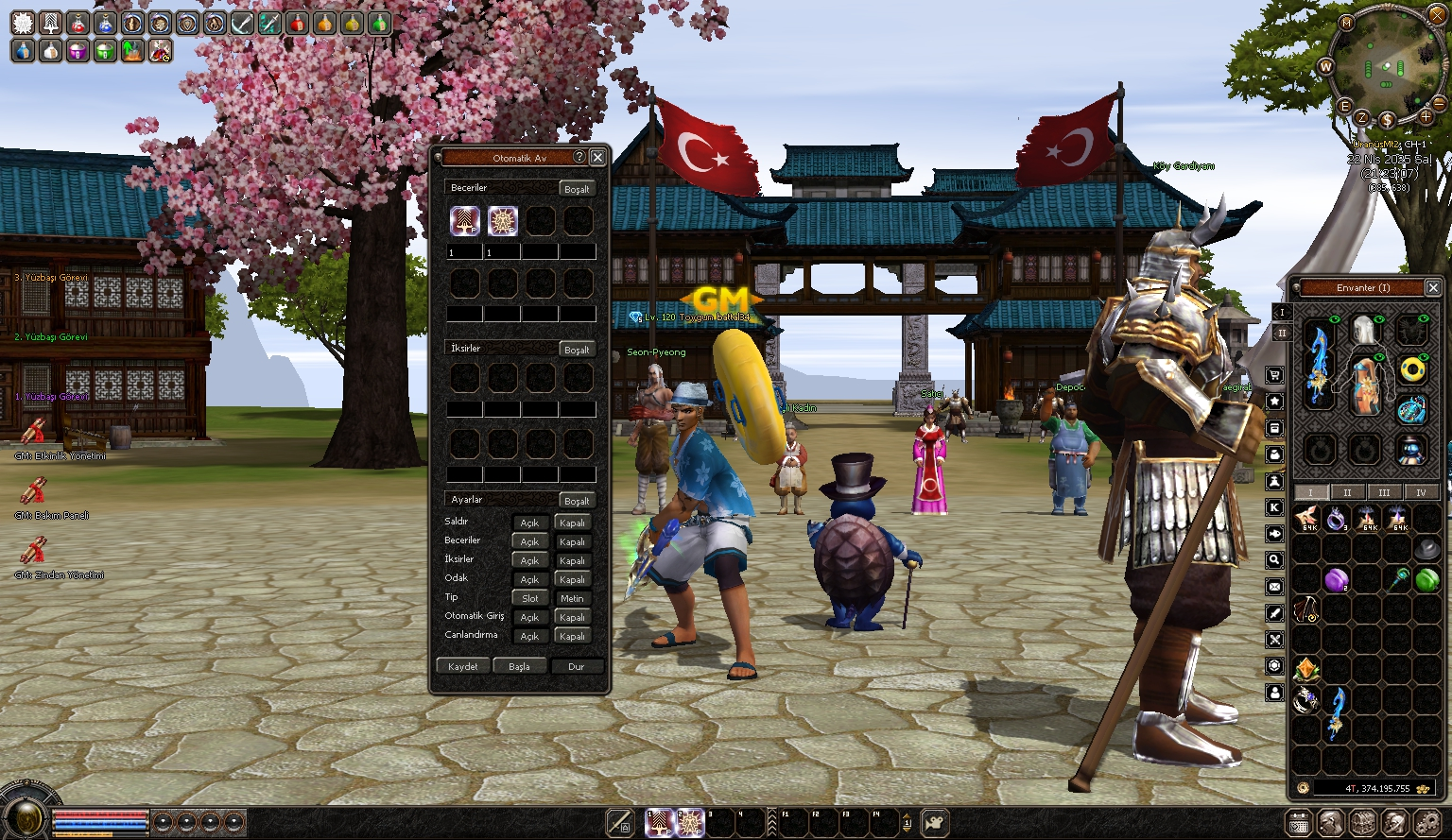Open the Otomatik Av help button
1452x840 pixels.
coord(579,158)
